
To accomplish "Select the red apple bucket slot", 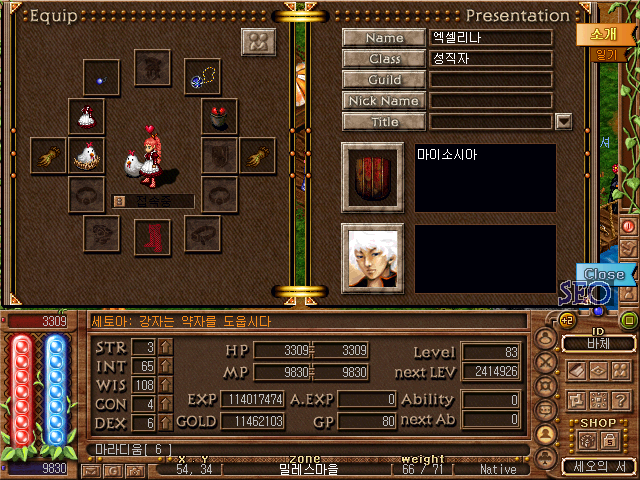I will (219, 116).
